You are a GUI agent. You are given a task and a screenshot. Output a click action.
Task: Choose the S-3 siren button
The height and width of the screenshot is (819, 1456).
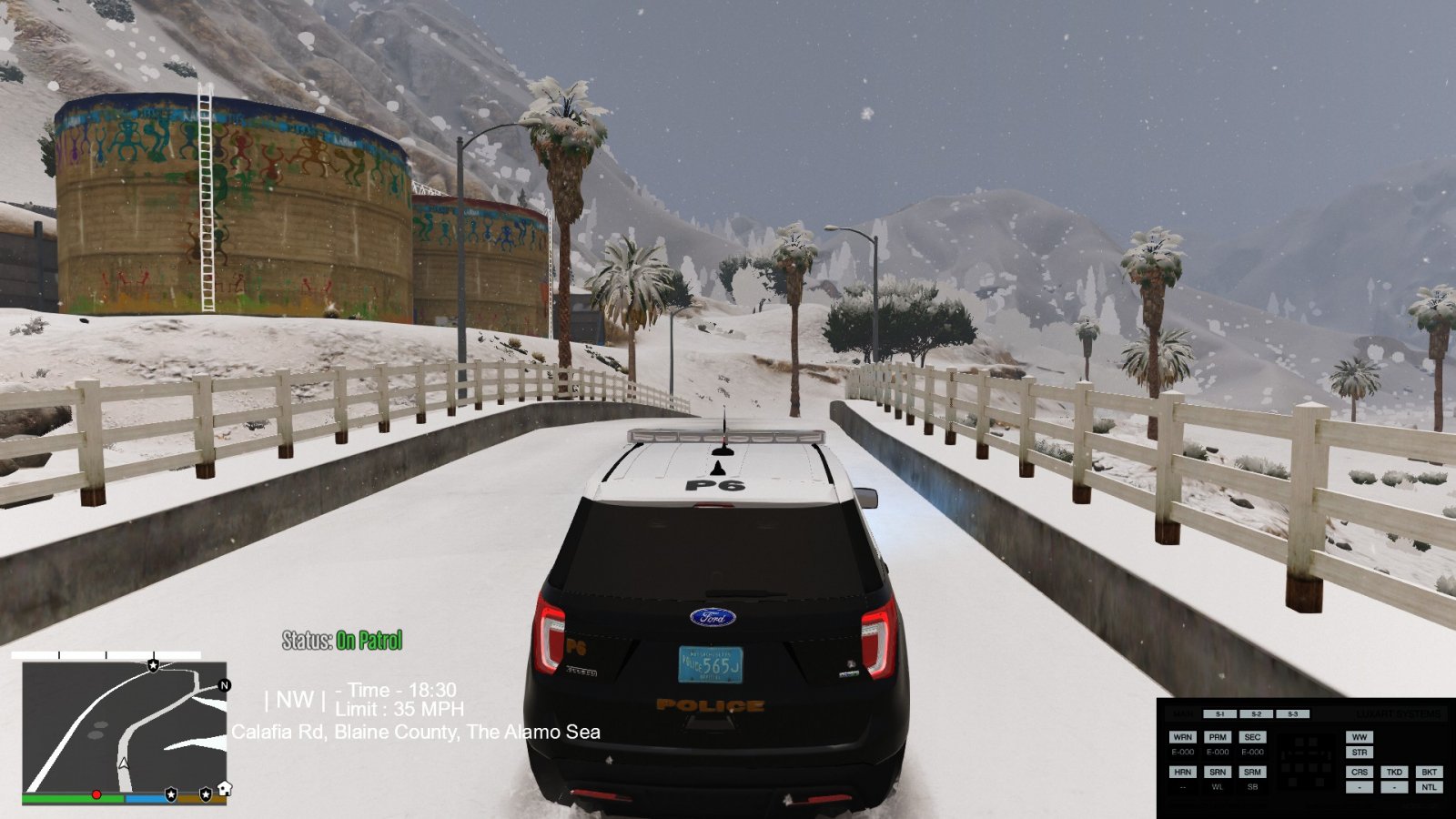pos(1292,714)
